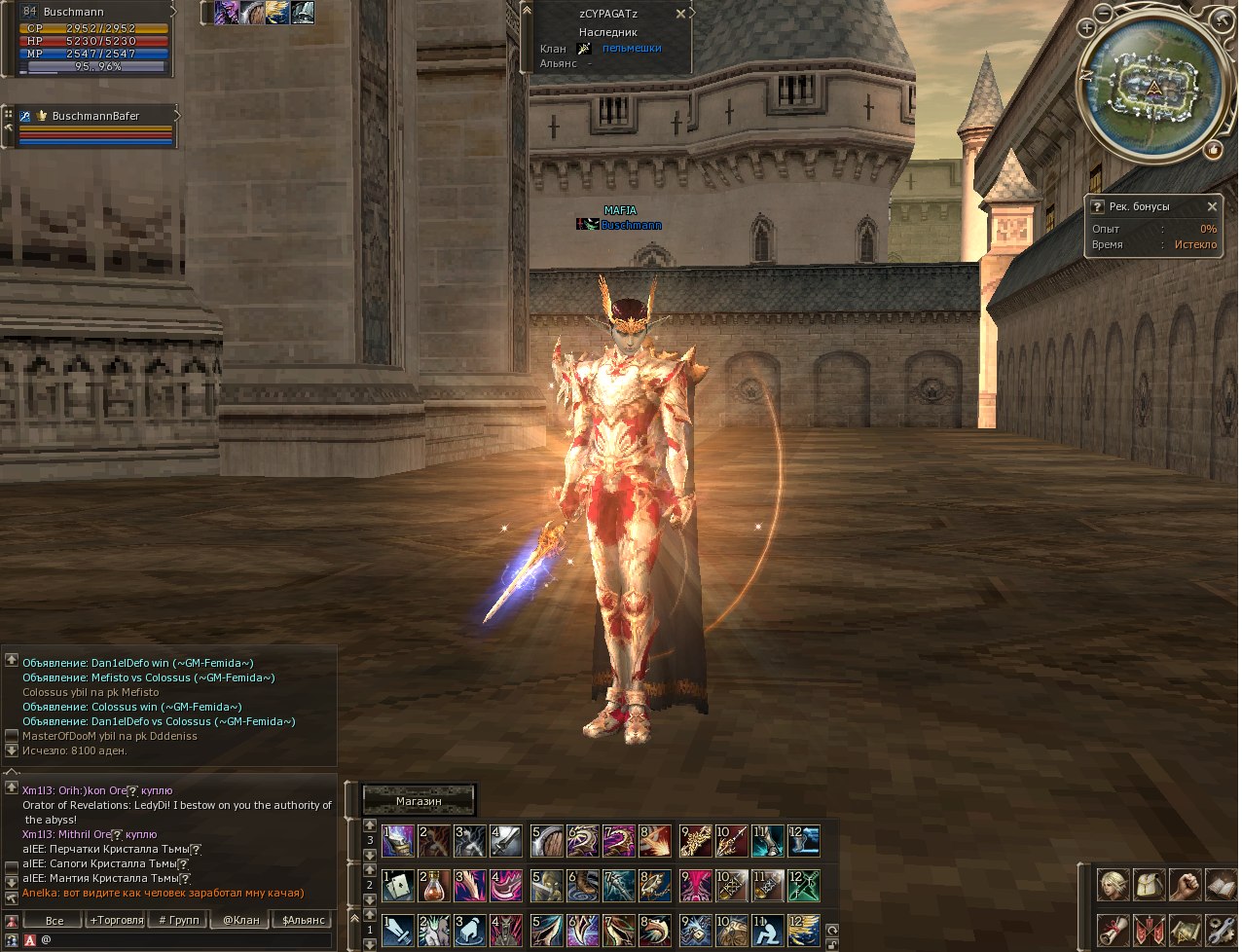Use the red potion flask hotbar slot
The width and height of the screenshot is (1242, 952).
(x=434, y=886)
